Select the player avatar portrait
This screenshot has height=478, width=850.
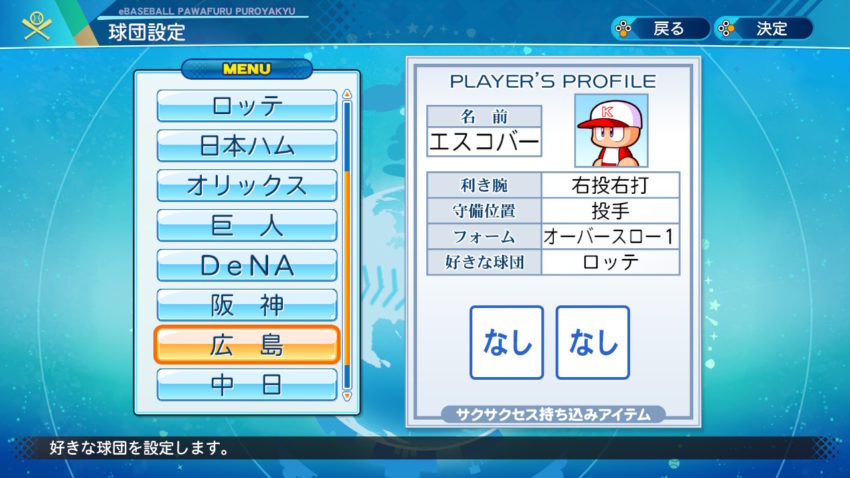[610, 131]
